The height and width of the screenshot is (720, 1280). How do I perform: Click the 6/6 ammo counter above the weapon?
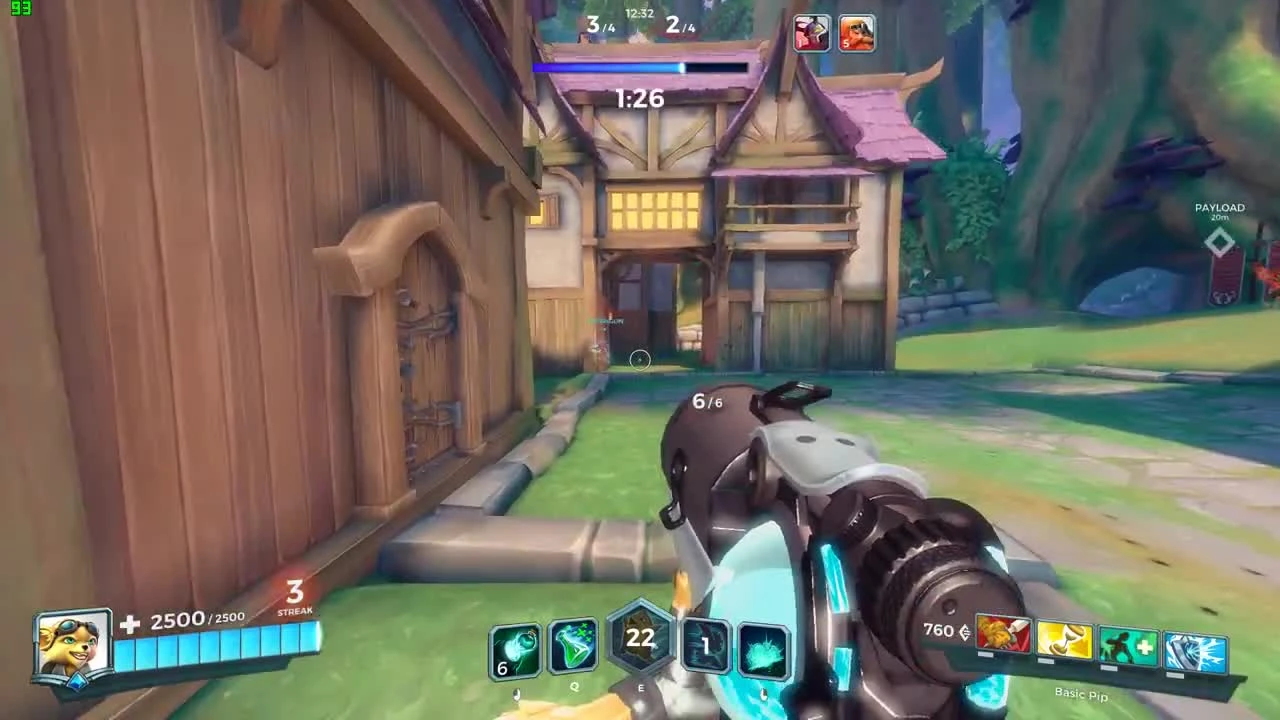tap(704, 401)
